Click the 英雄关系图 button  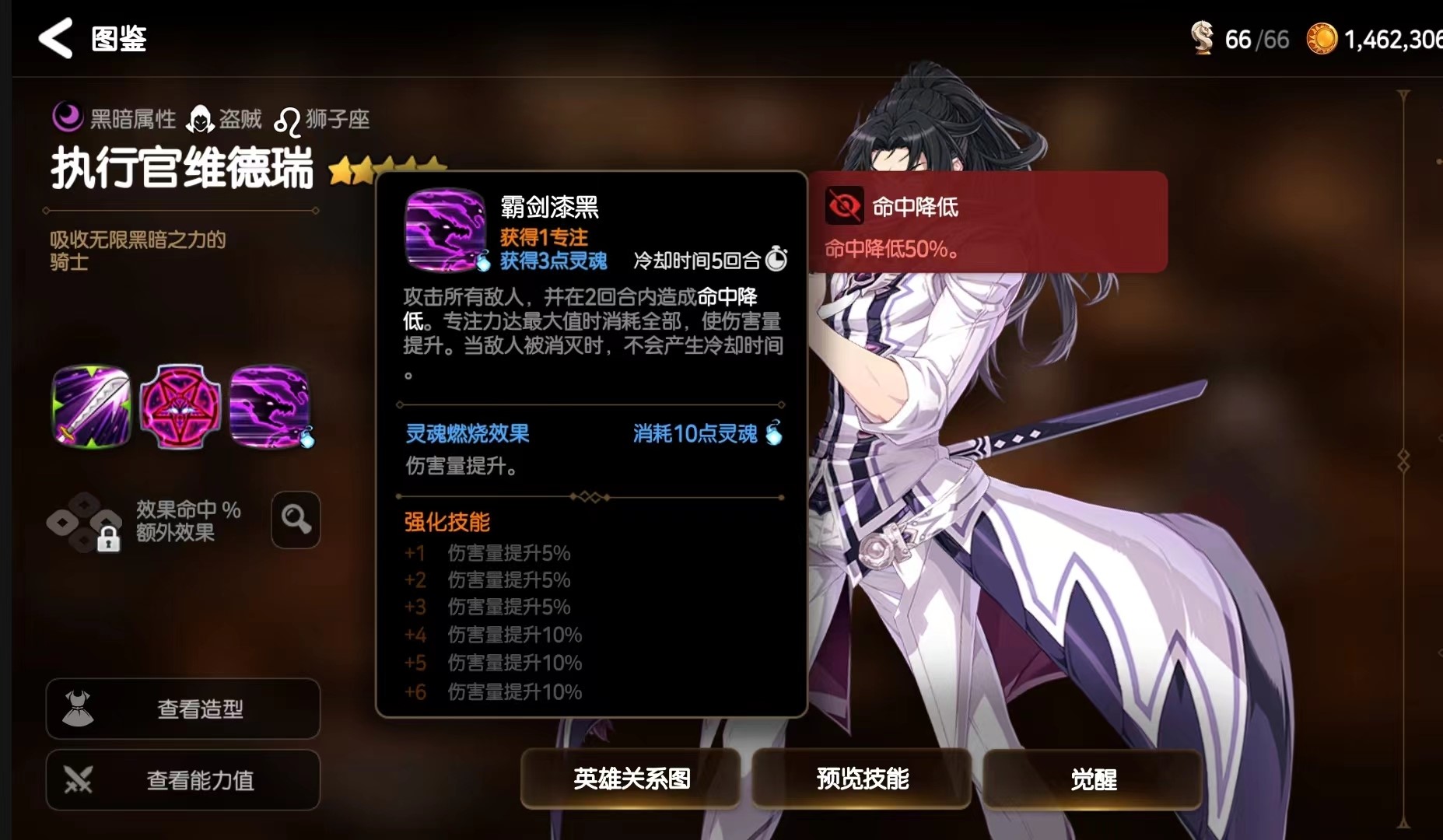point(632,779)
